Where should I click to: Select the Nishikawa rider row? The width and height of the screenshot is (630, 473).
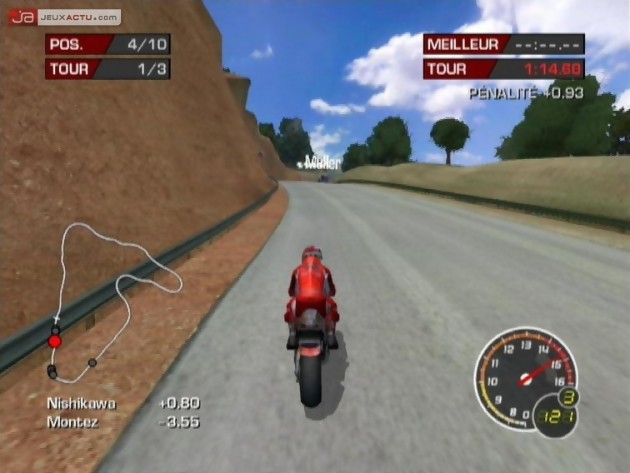coord(122,403)
